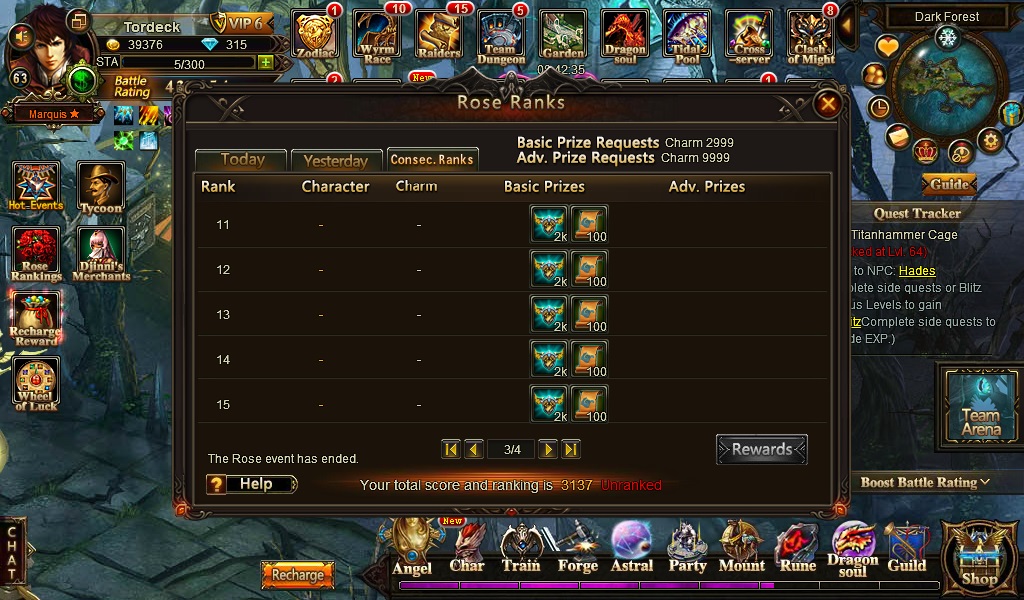Open the Wheel of Luck event
The height and width of the screenshot is (600, 1024).
[36, 384]
